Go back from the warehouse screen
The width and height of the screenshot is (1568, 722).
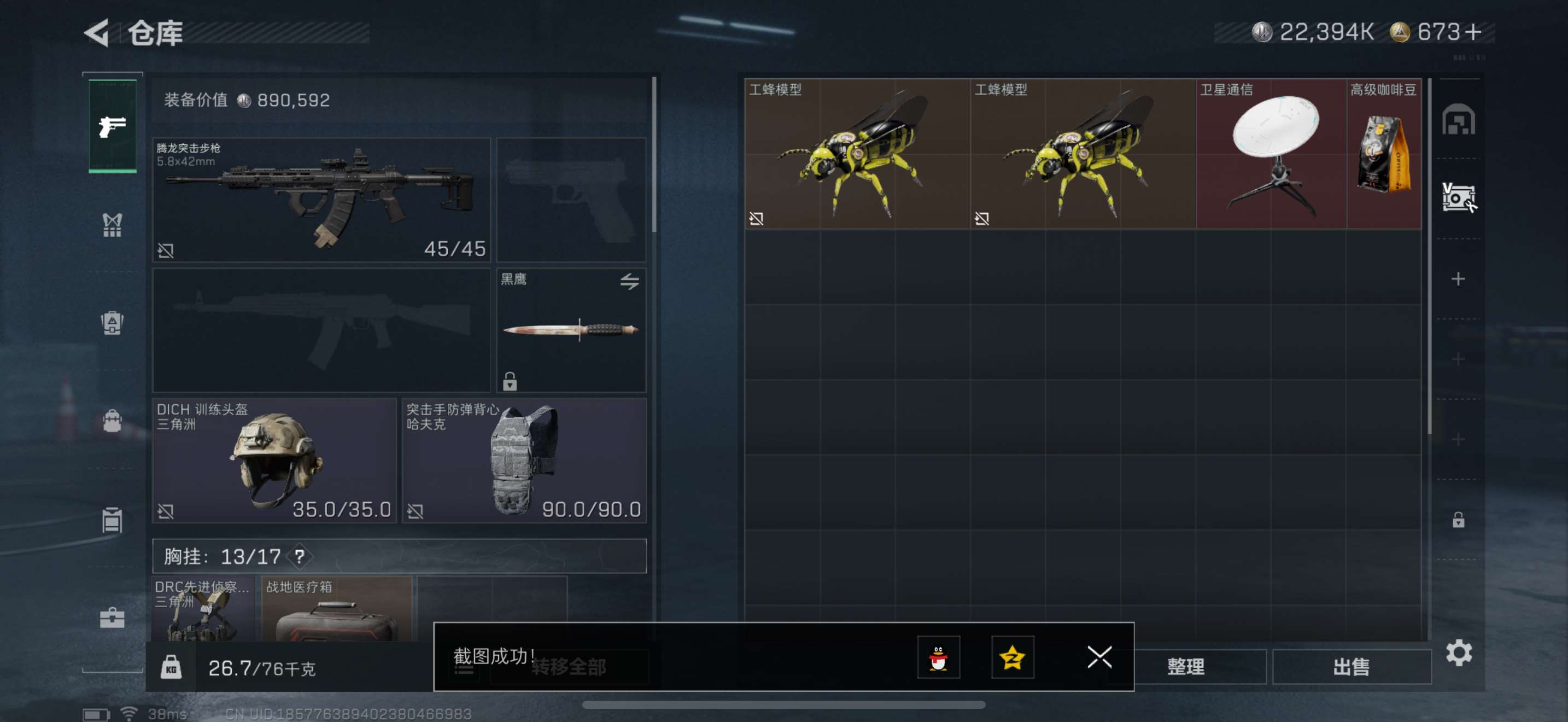coord(97,32)
